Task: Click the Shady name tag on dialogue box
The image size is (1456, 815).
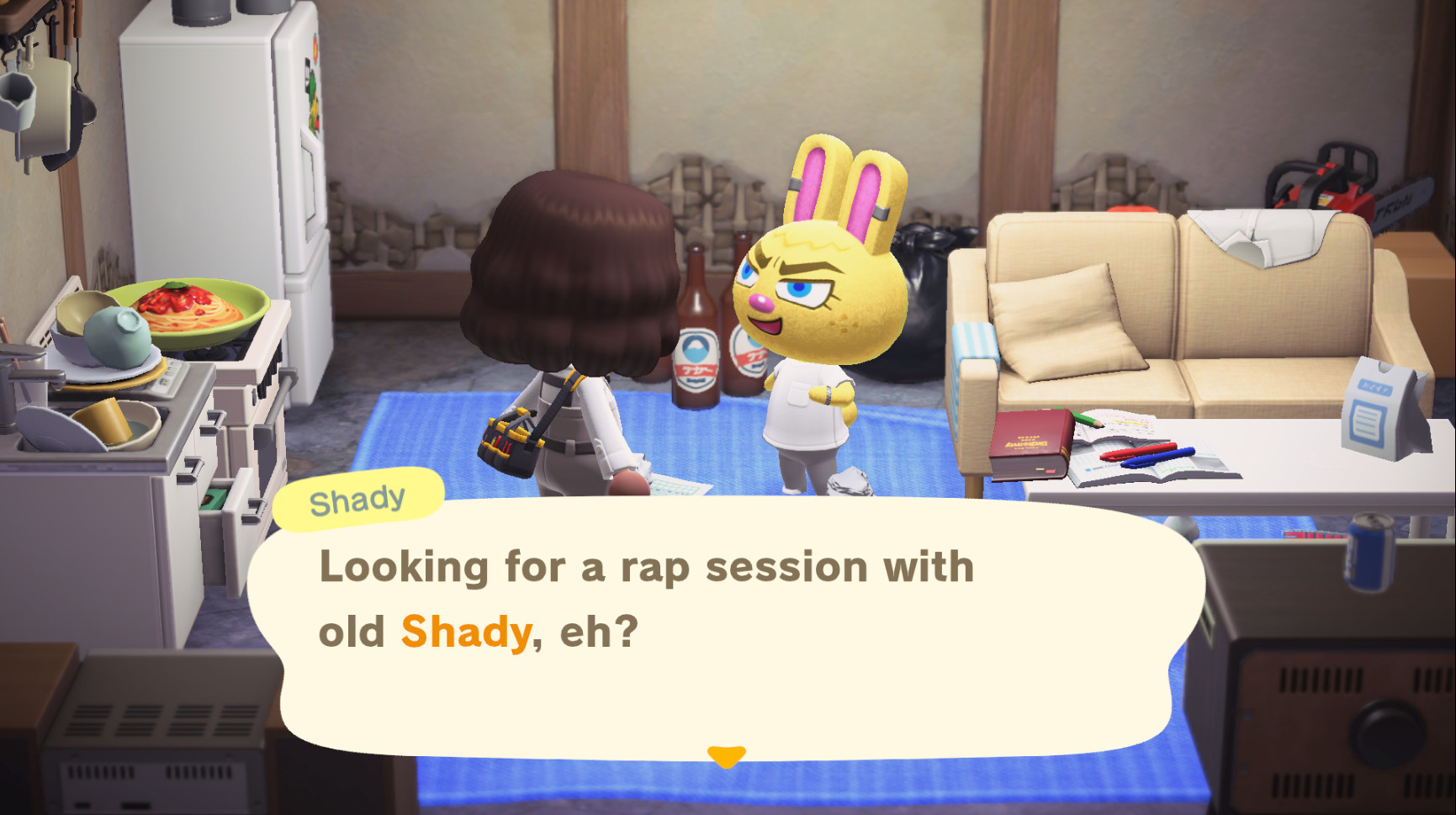Action: (357, 498)
